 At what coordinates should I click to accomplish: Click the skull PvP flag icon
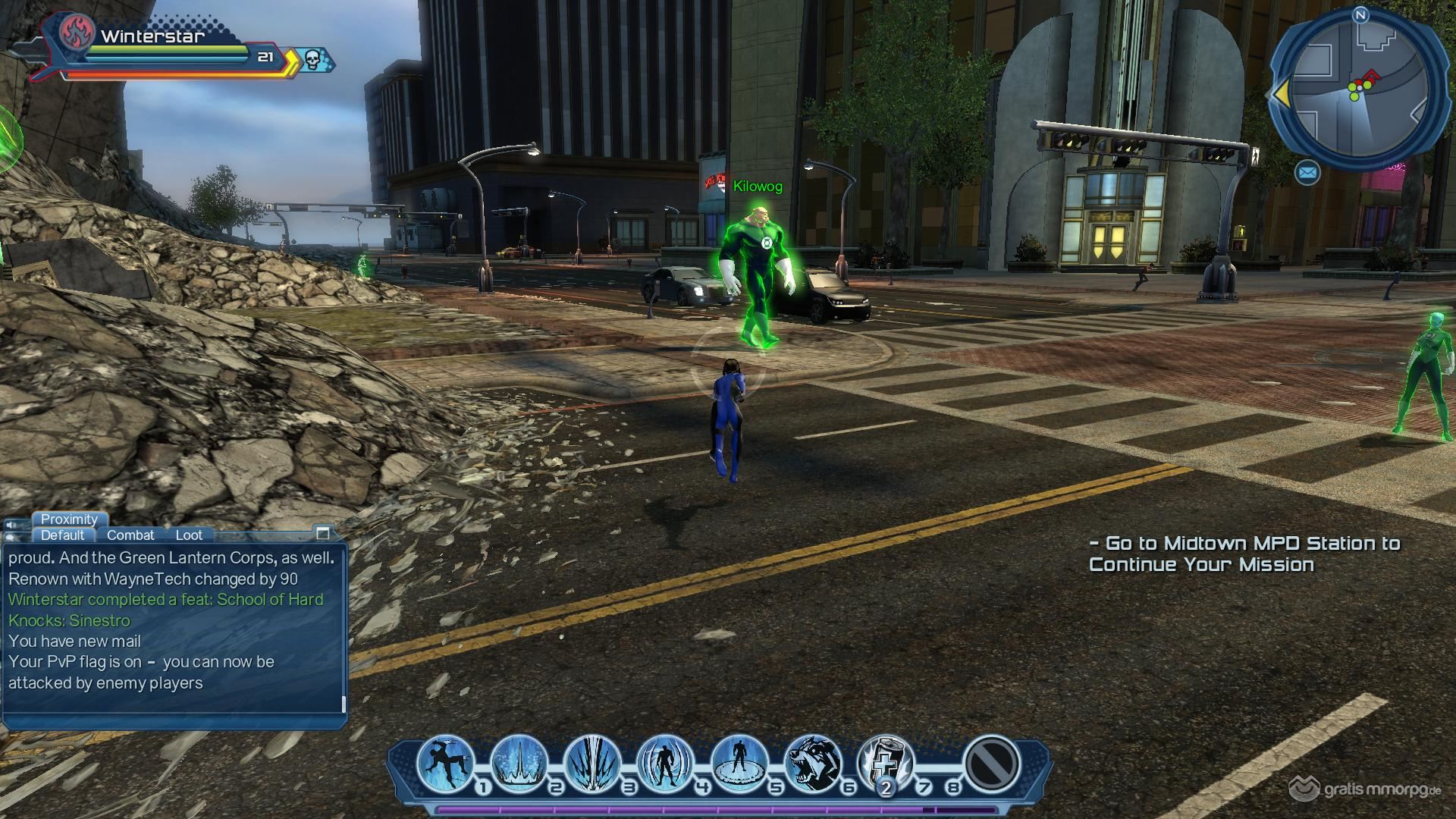click(312, 58)
